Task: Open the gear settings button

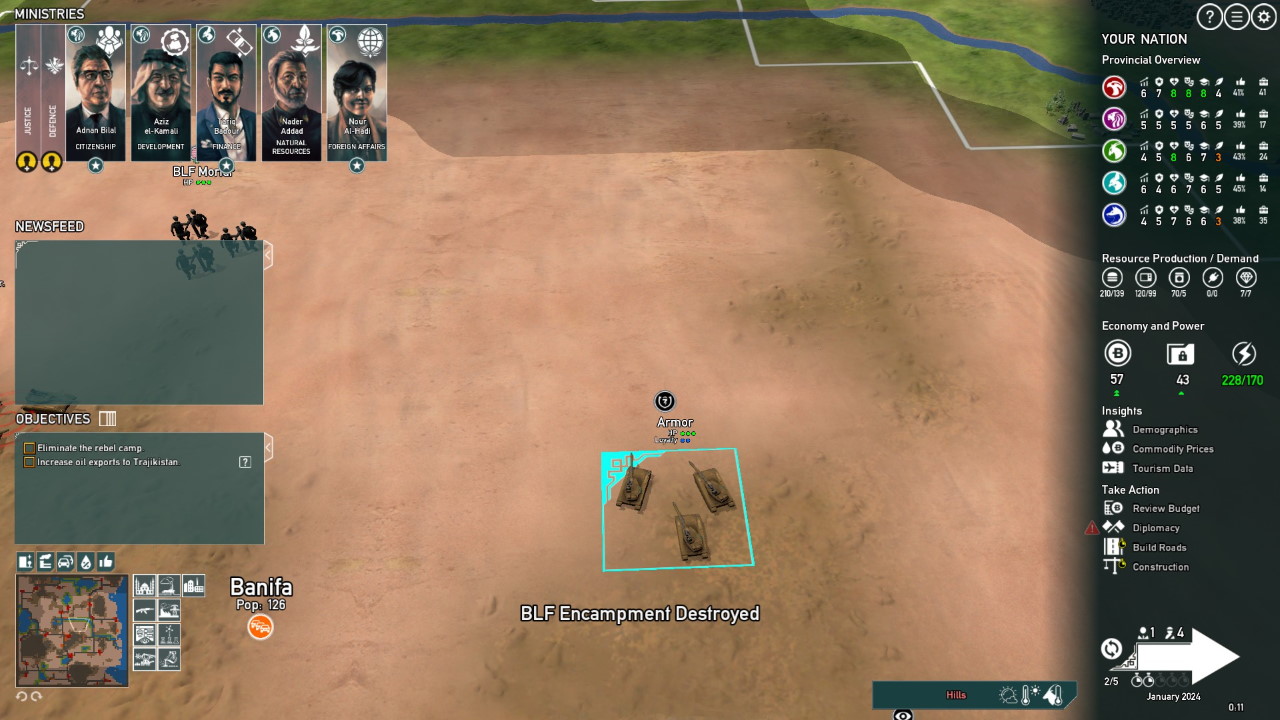Action: (1264, 16)
